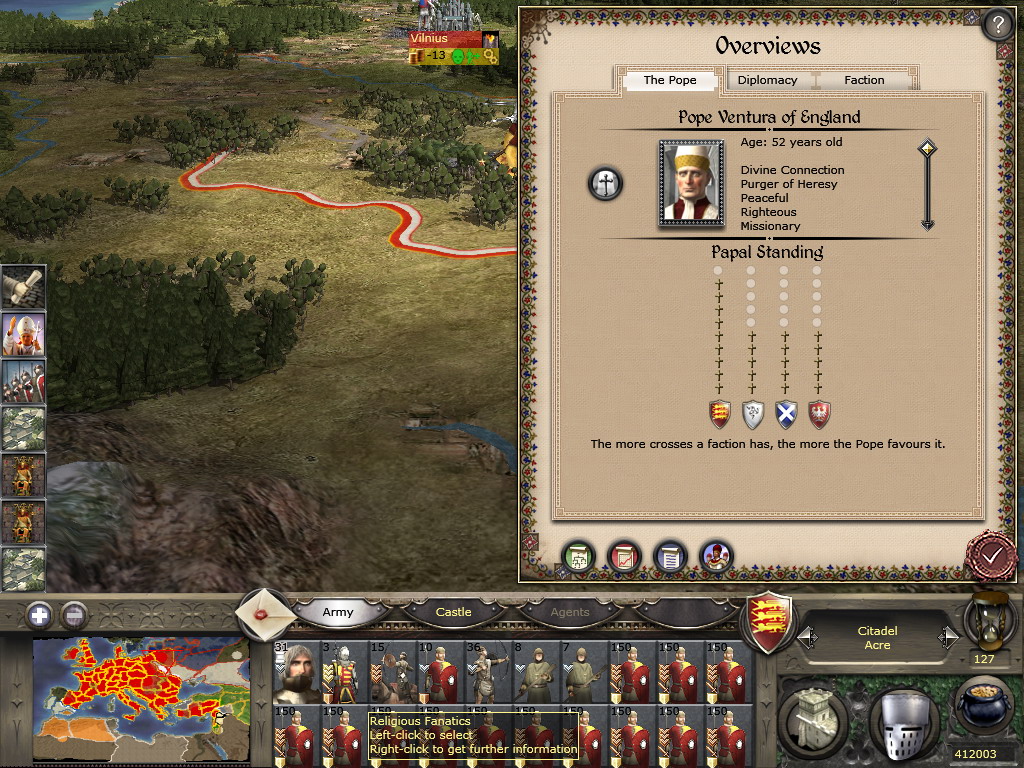The width and height of the screenshot is (1024, 768).
Task: Click the knight helmet recruitment button
Action: coord(904,722)
